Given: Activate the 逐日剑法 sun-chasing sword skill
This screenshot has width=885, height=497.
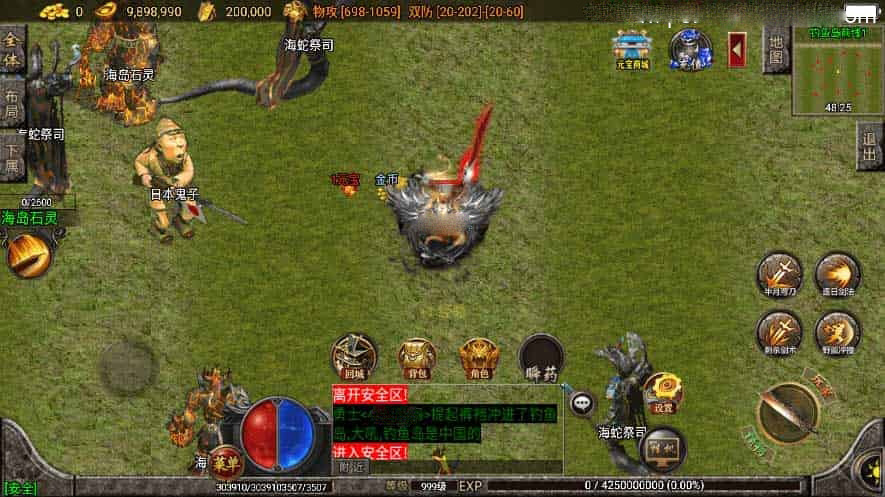Looking at the screenshot, I should (837, 274).
